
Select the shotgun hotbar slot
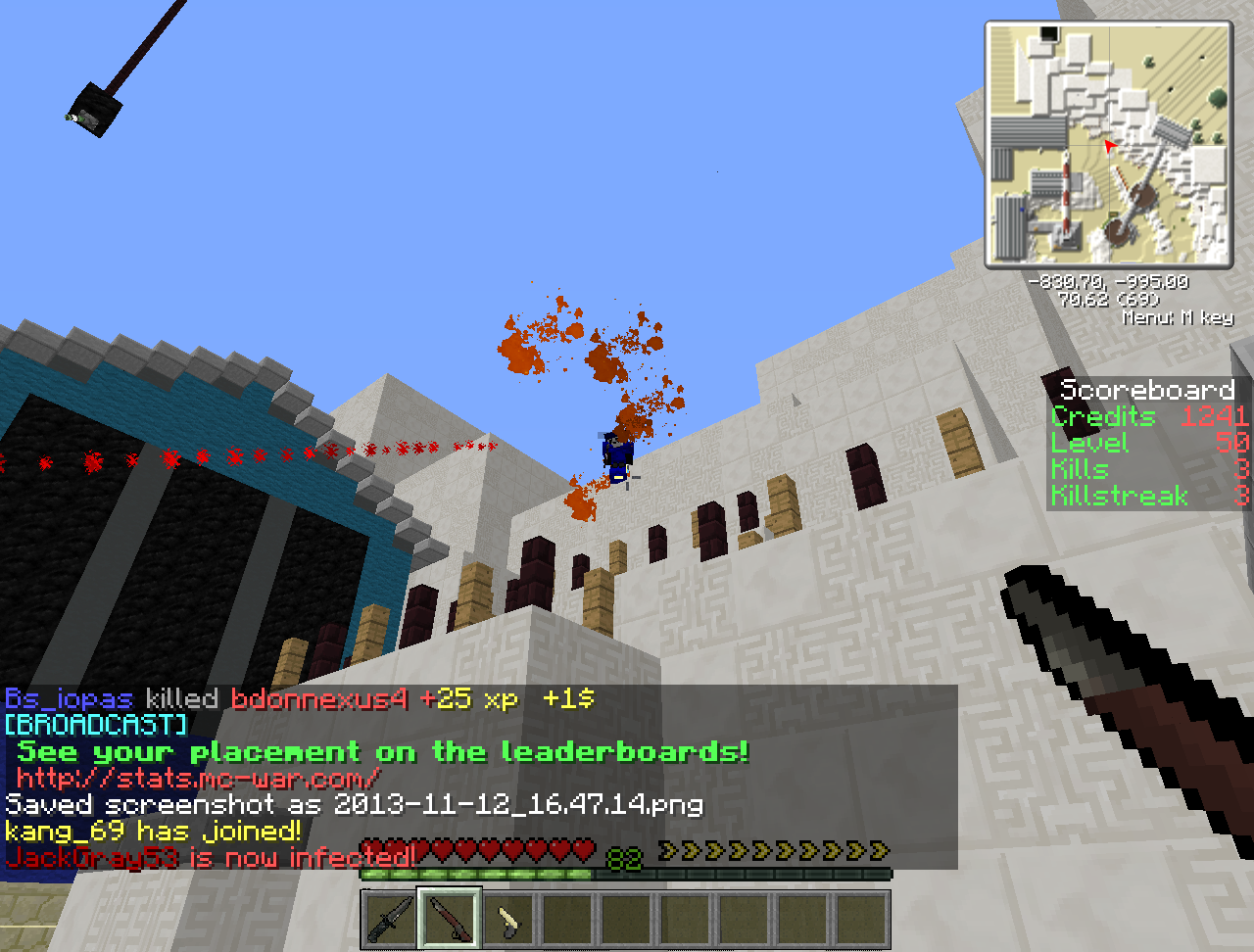(x=450, y=920)
